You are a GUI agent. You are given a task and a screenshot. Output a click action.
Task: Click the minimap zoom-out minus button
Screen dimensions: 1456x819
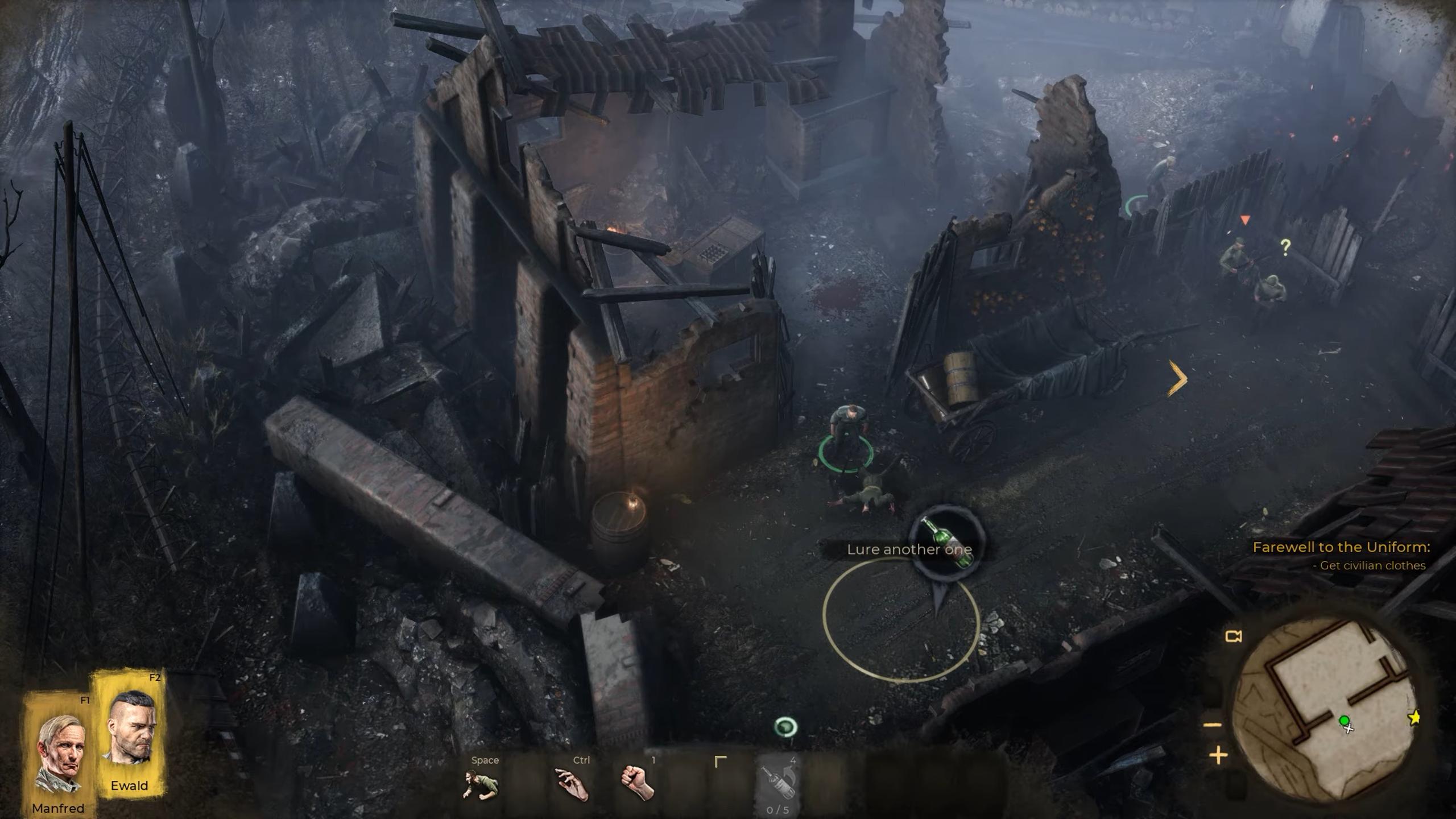click(x=1213, y=725)
